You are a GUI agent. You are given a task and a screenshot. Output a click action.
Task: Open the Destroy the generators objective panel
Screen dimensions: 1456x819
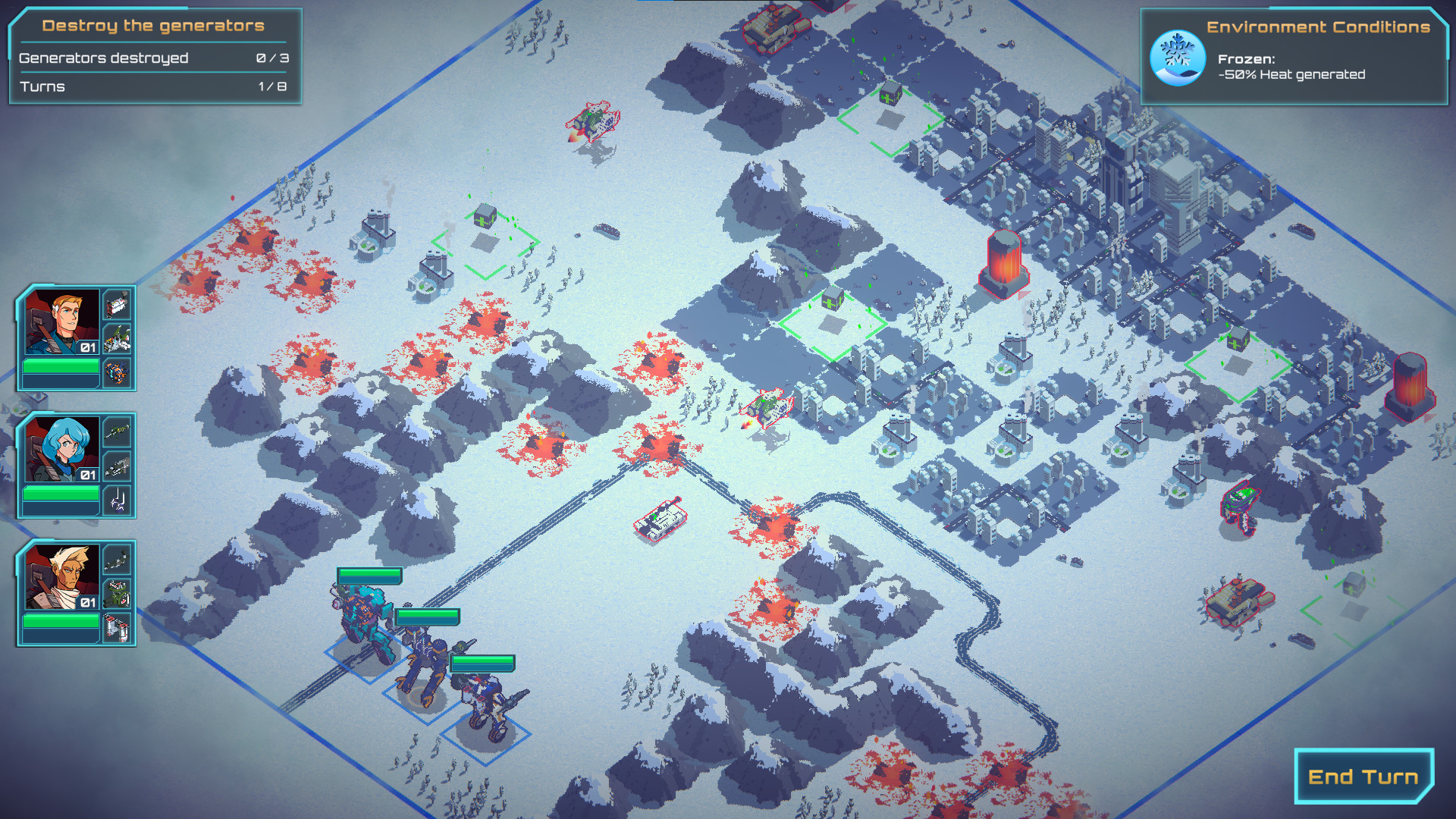click(152, 25)
